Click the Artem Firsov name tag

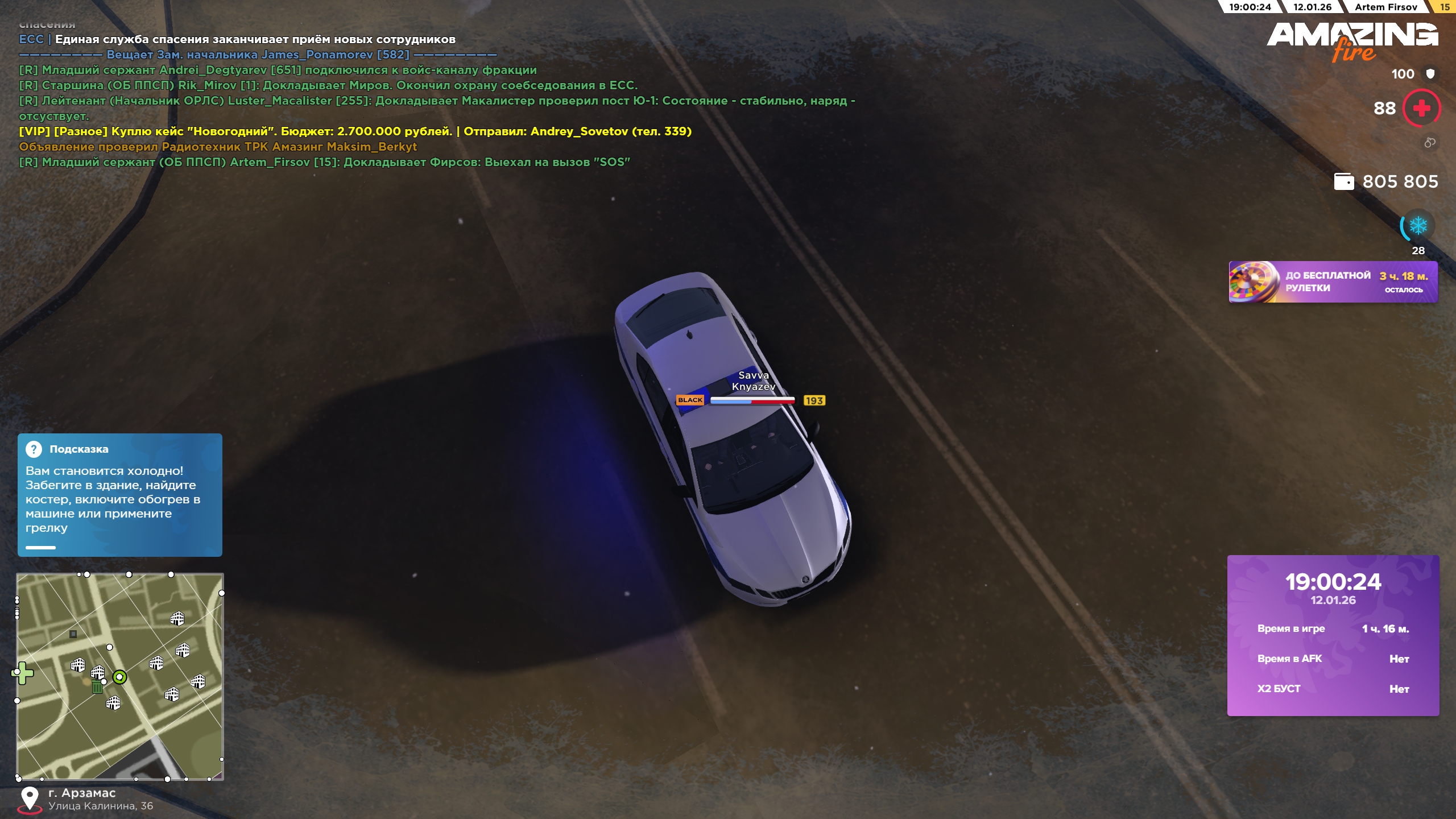(1385, 7)
